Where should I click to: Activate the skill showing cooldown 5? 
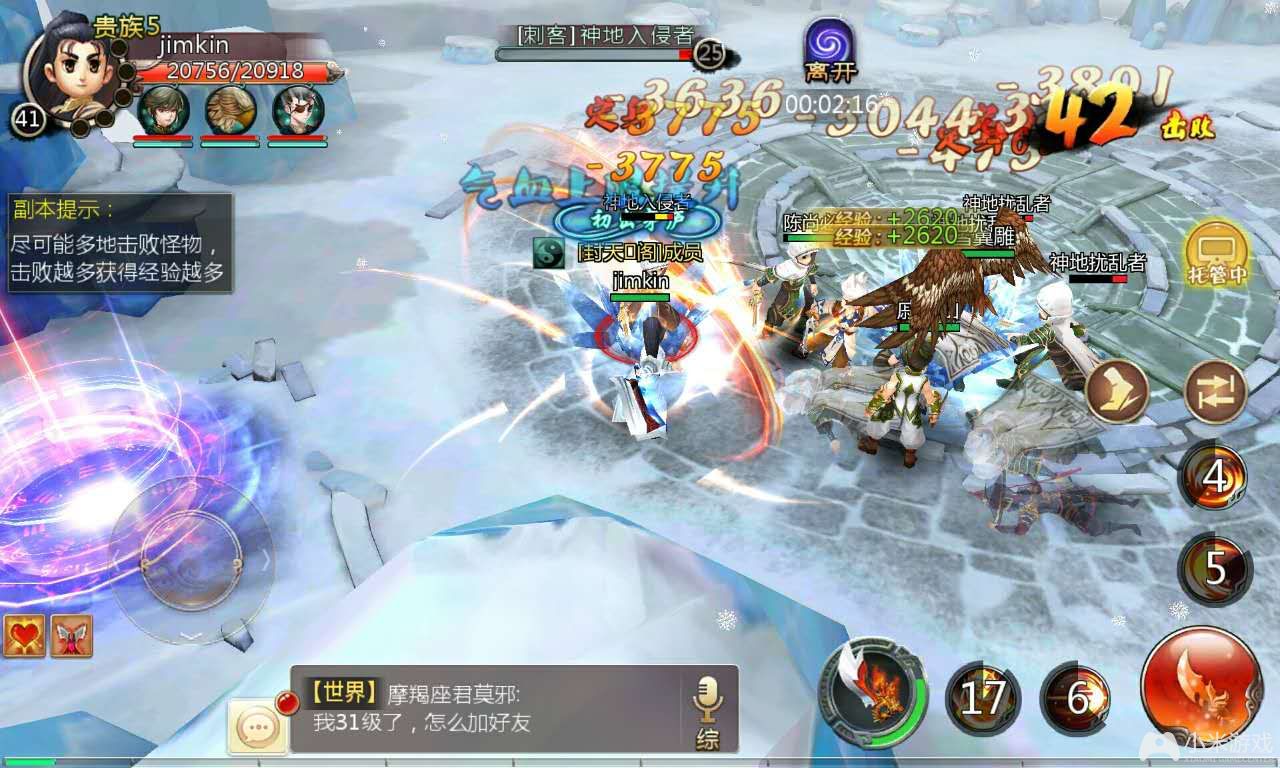pos(1214,568)
